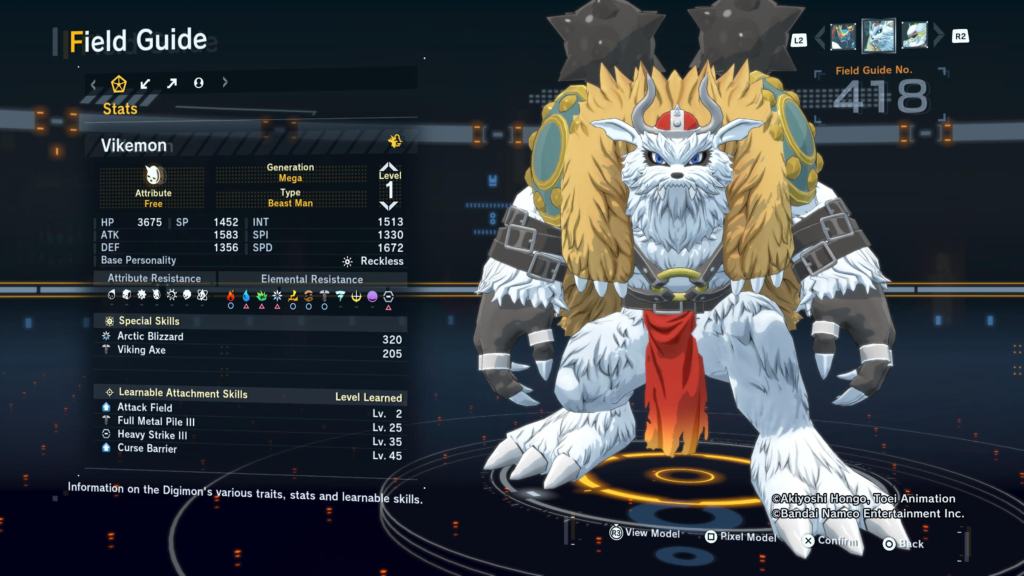Choose the Heavy Strike III skill
The width and height of the screenshot is (1024, 576).
coord(152,435)
